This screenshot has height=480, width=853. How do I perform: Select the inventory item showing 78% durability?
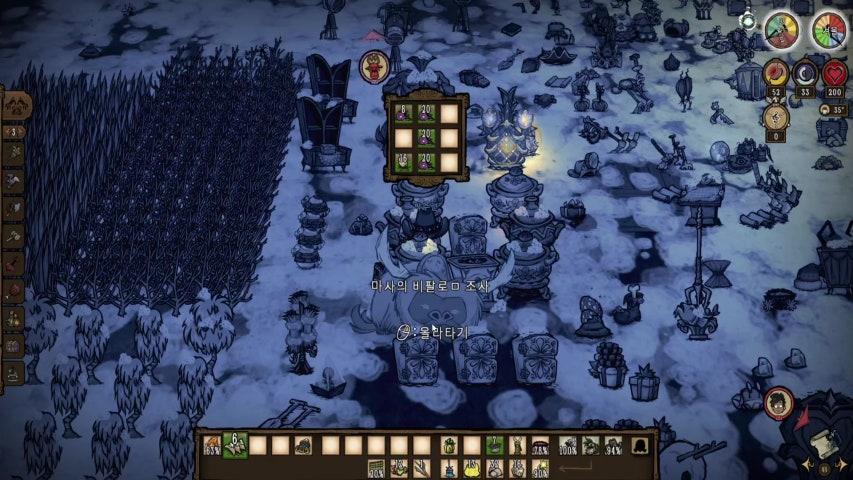(x=541, y=445)
